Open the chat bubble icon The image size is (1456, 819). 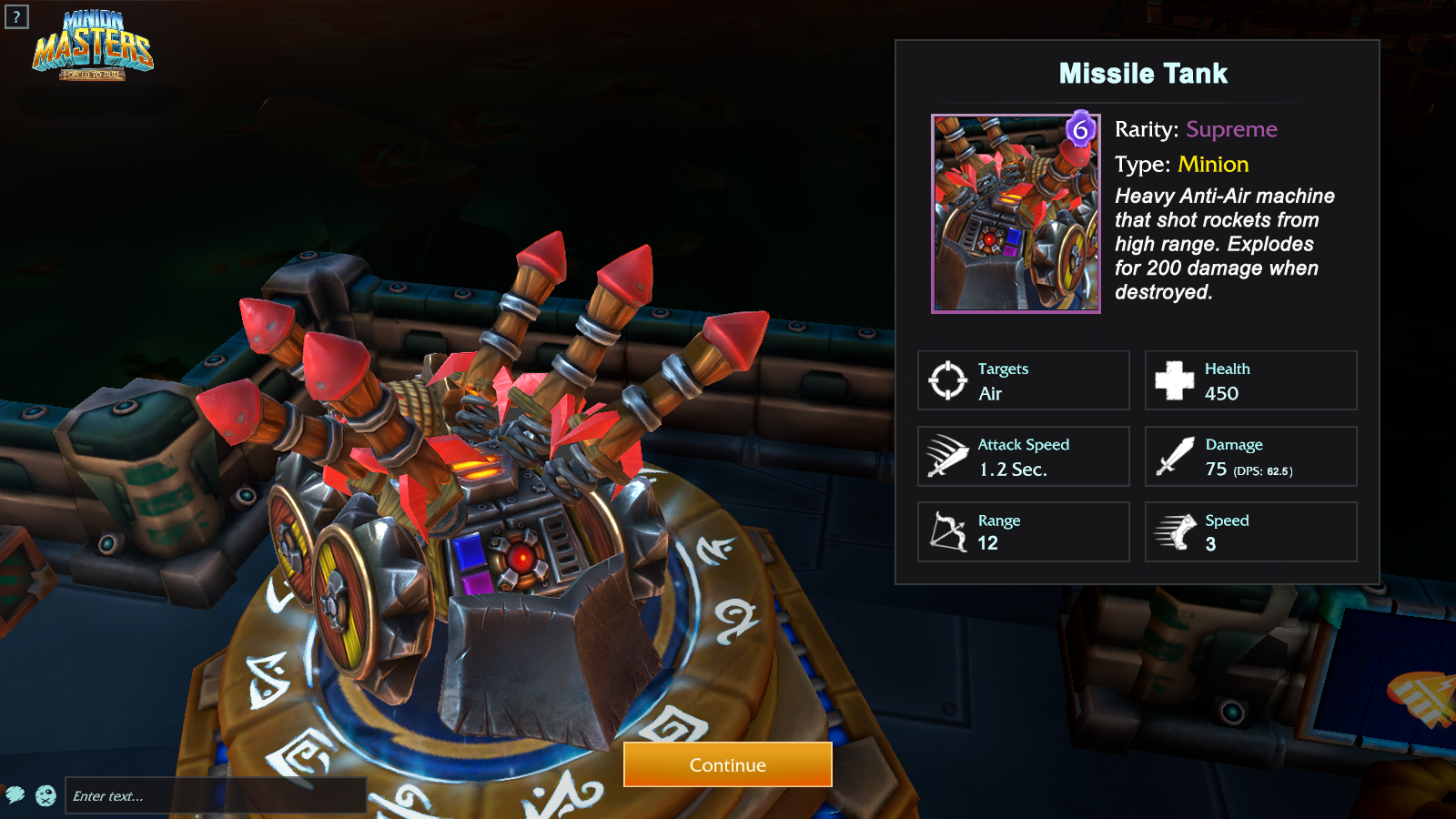(16, 795)
